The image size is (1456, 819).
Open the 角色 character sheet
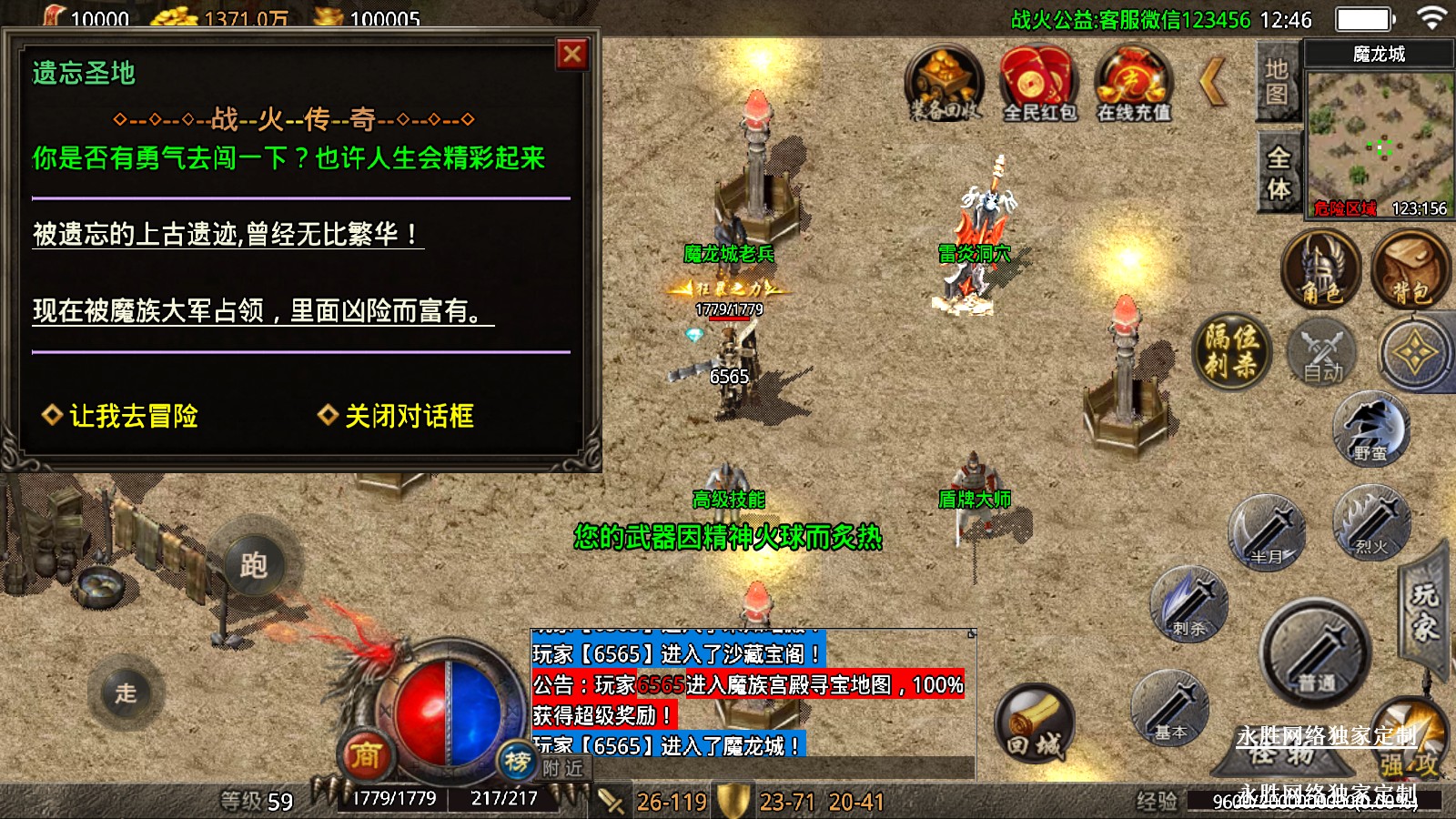1320,269
